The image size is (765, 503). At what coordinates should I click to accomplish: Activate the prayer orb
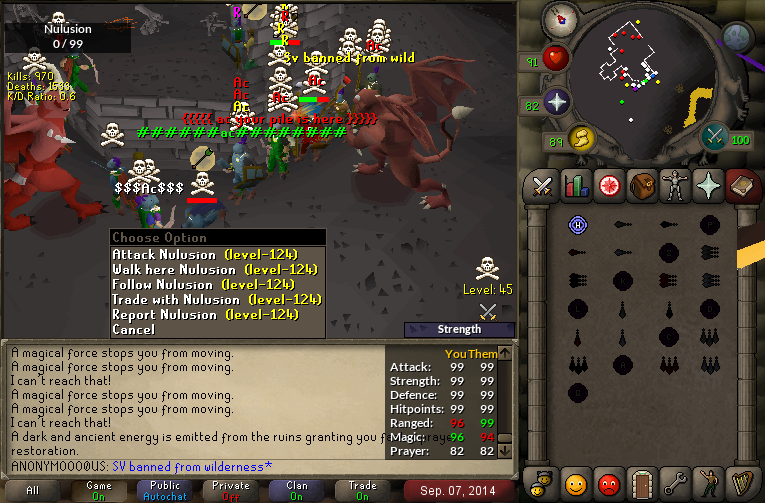(557, 103)
